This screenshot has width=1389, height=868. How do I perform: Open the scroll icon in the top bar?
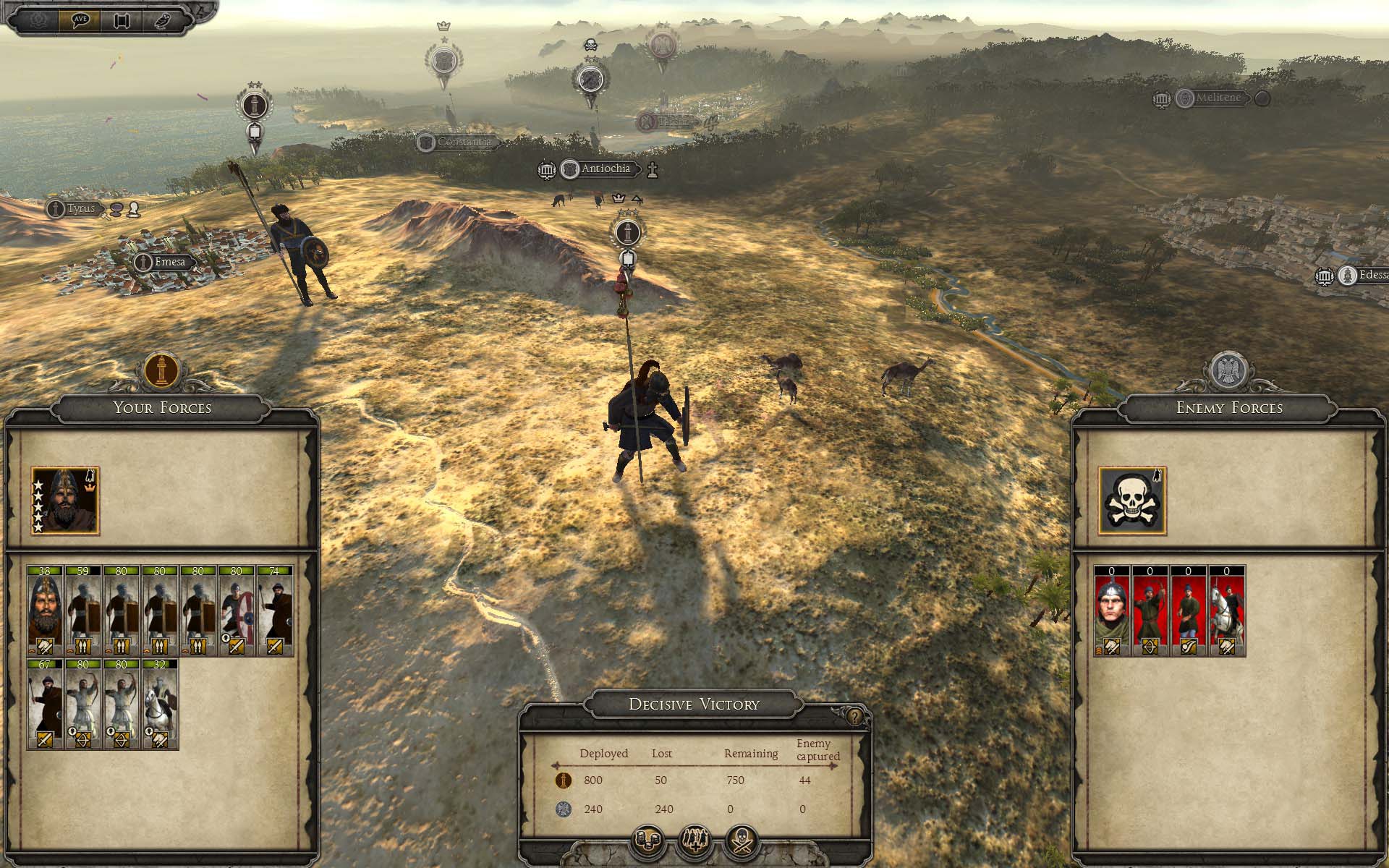[121, 20]
